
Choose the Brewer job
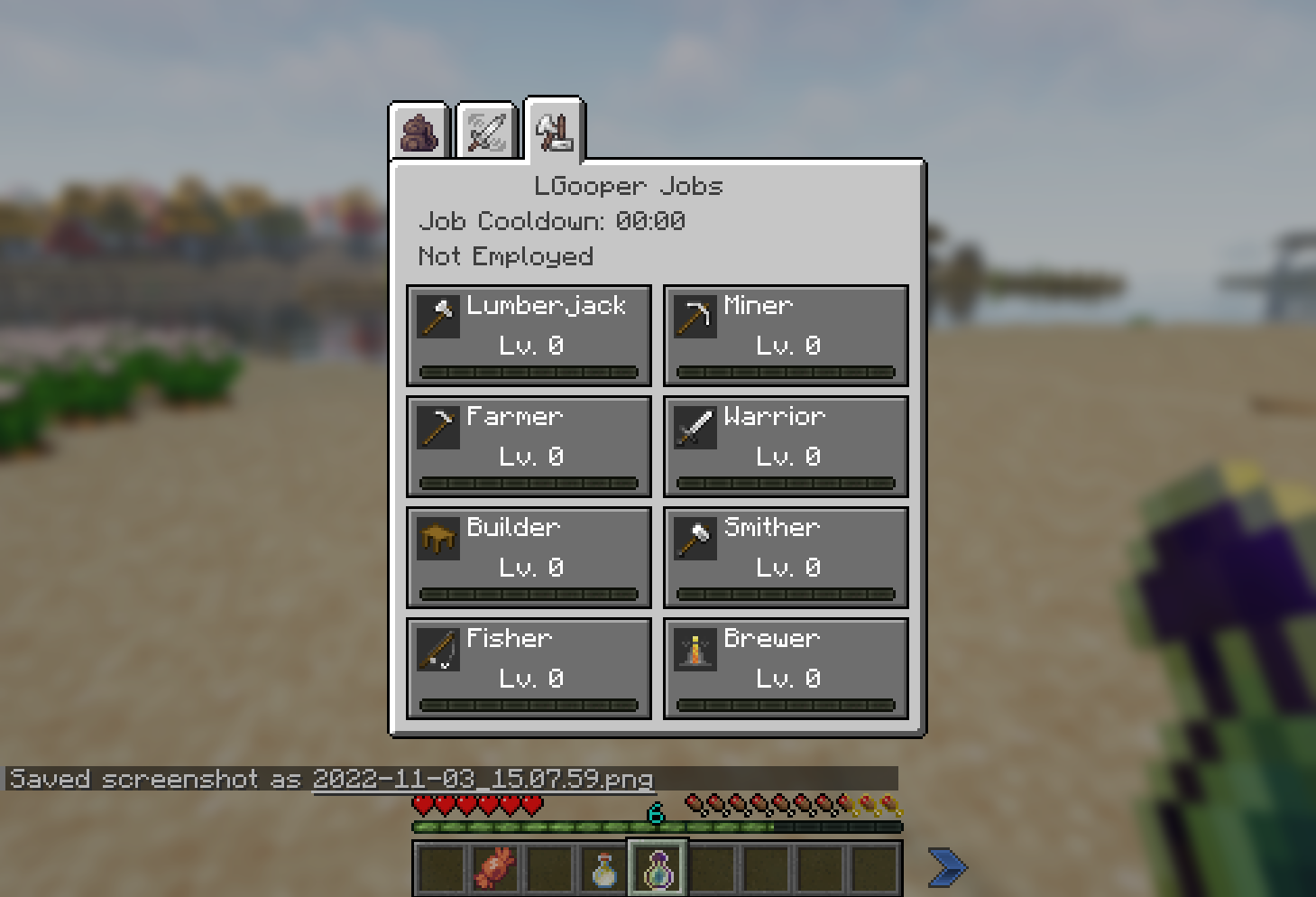tap(785, 668)
